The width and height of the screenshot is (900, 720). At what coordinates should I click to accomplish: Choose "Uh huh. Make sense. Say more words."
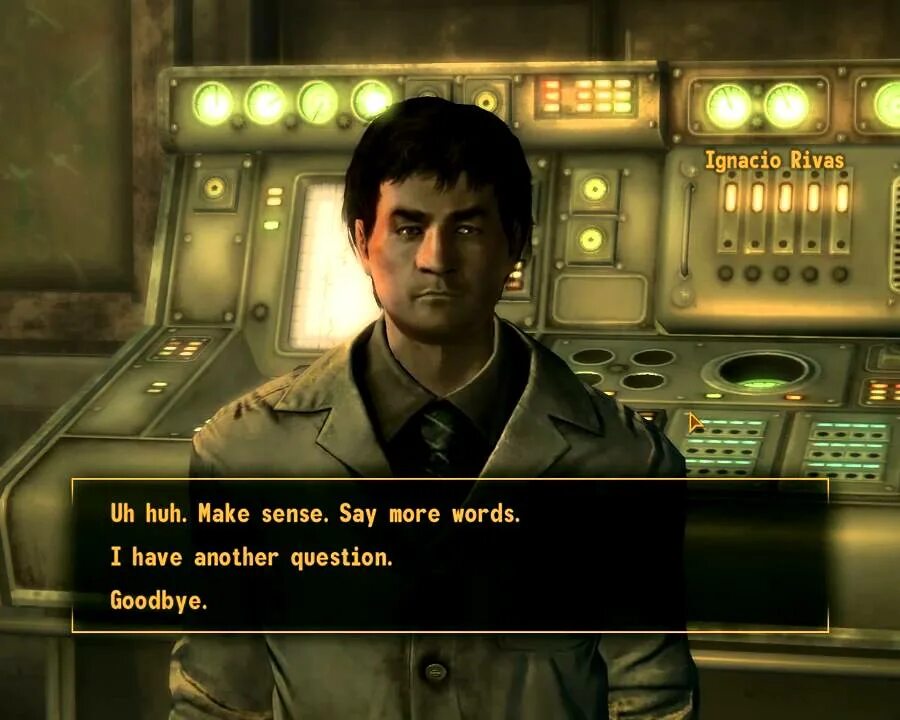point(315,514)
